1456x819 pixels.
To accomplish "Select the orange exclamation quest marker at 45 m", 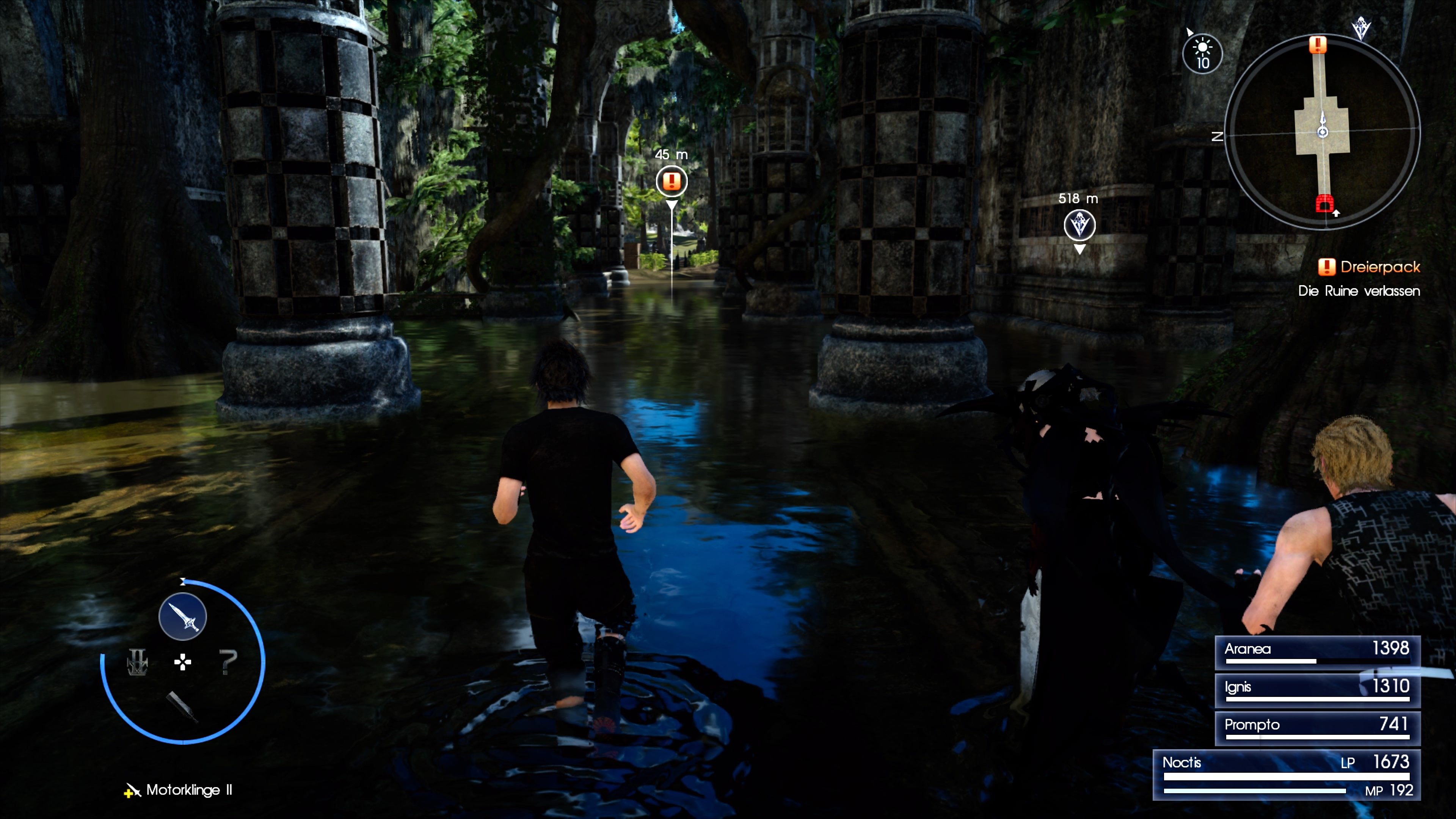I will [672, 181].
